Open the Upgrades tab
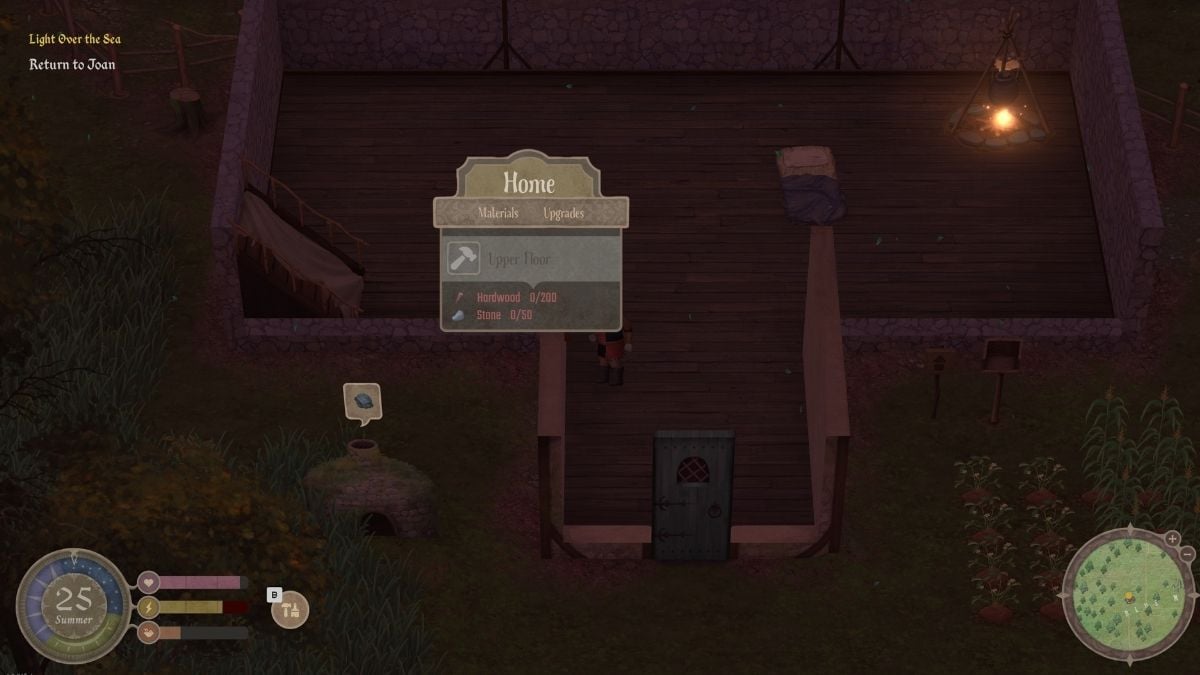The height and width of the screenshot is (675, 1200). tap(563, 213)
